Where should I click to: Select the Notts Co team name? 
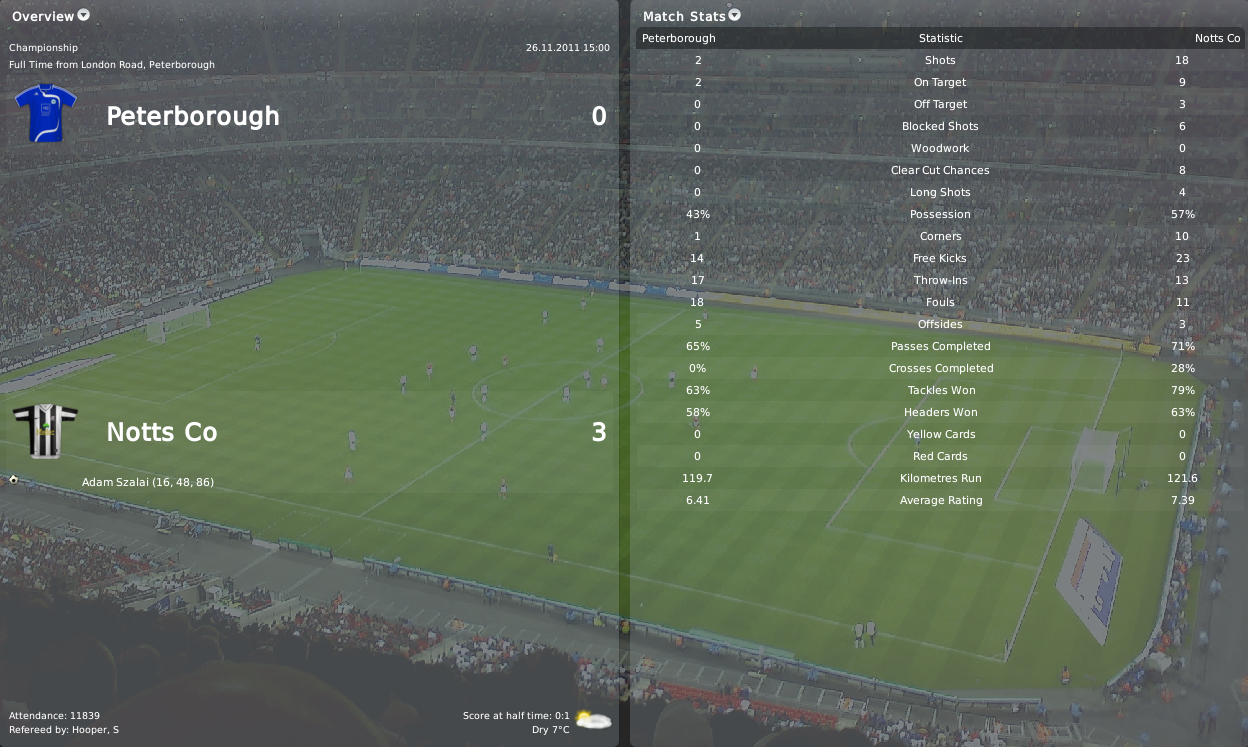click(161, 432)
